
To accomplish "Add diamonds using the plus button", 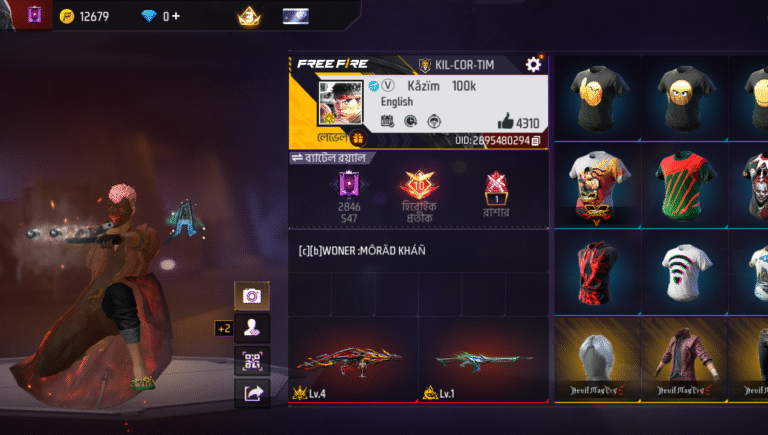I will pyautogui.click(x=177, y=16).
